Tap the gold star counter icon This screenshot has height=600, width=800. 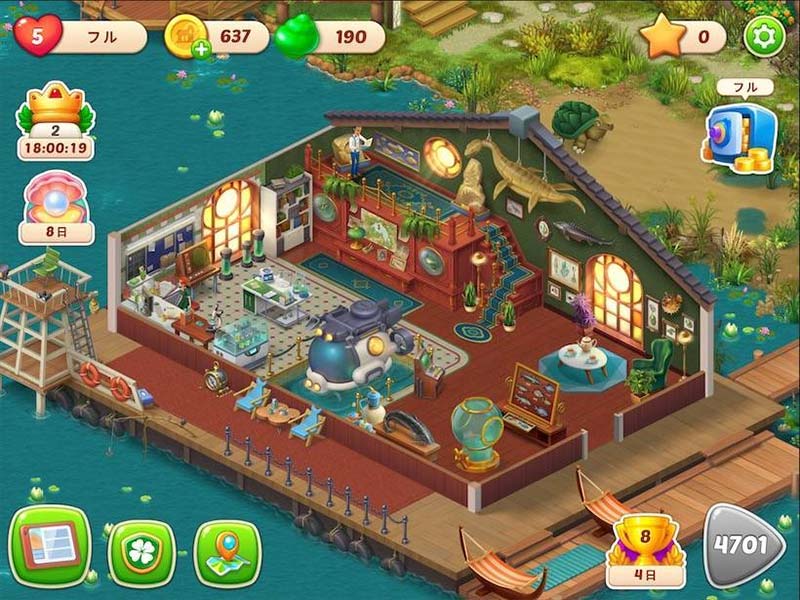tap(662, 37)
